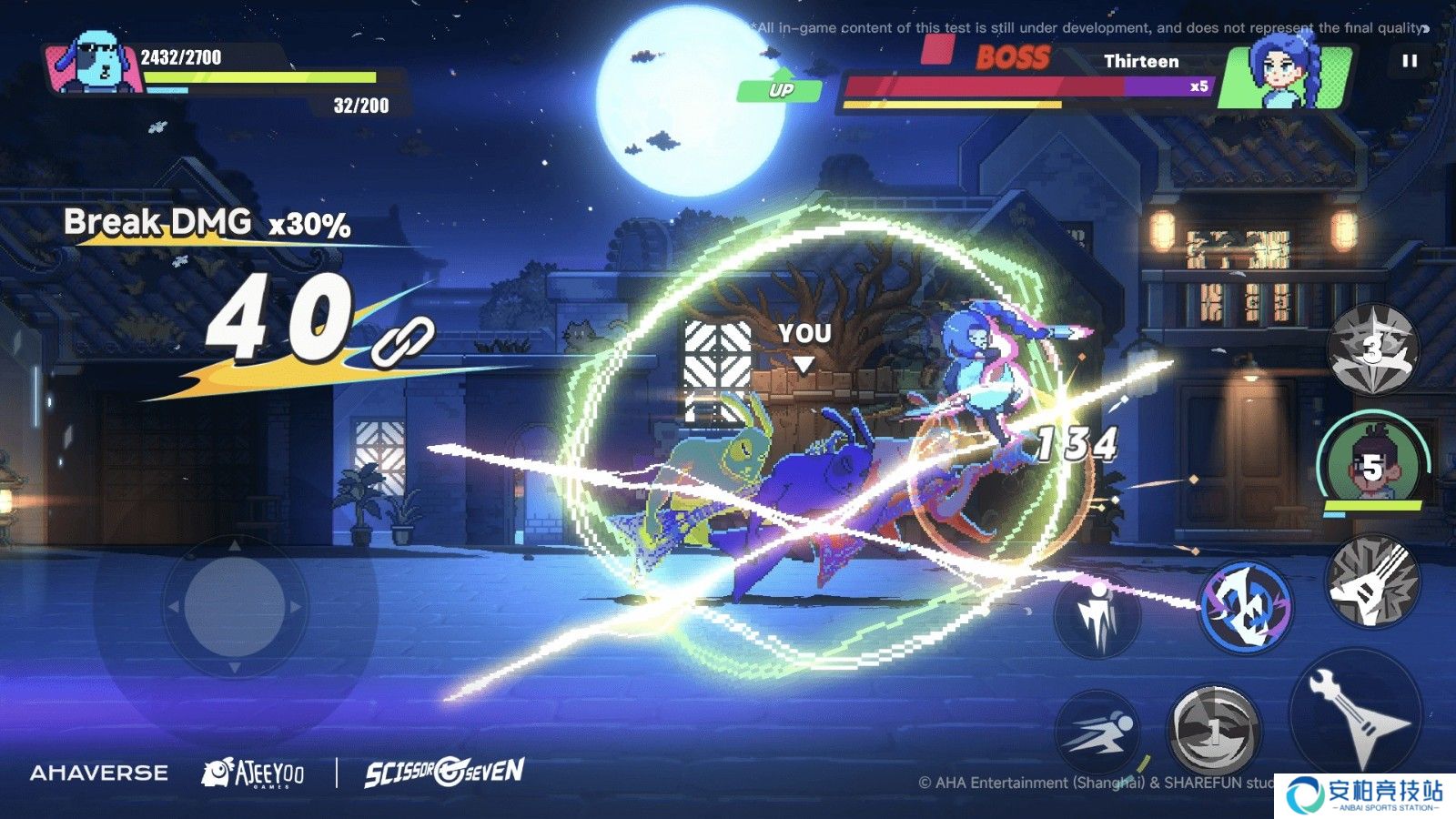Activate the dash sprint skill
Image resolution: width=1456 pixels, height=819 pixels.
pyautogui.click(x=1099, y=733)
